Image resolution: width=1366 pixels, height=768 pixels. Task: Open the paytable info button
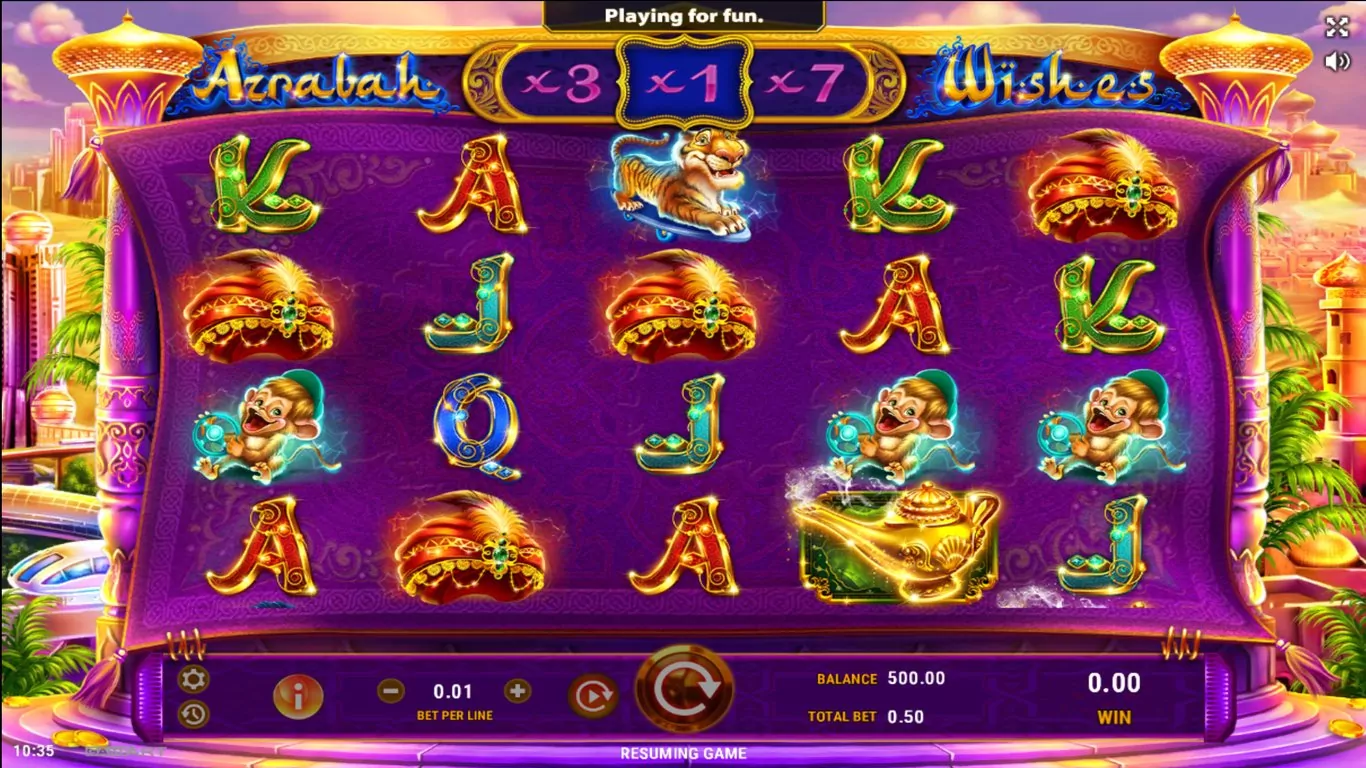coord(297,696)
